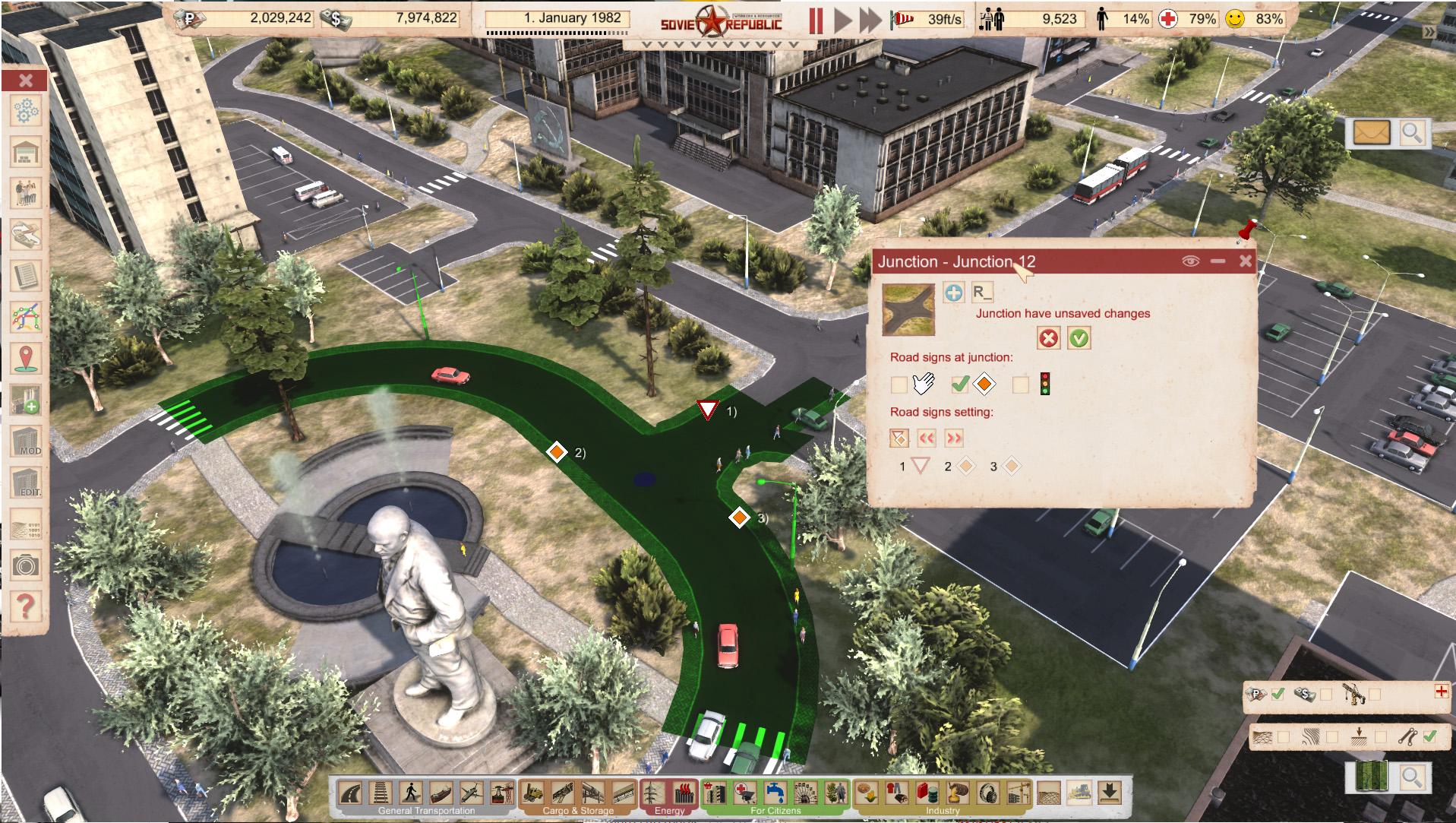Confirm junction changes with green checkmark
This screenshot has height=823, width=1456.
pyautogui.click(x=1079, y=338)
